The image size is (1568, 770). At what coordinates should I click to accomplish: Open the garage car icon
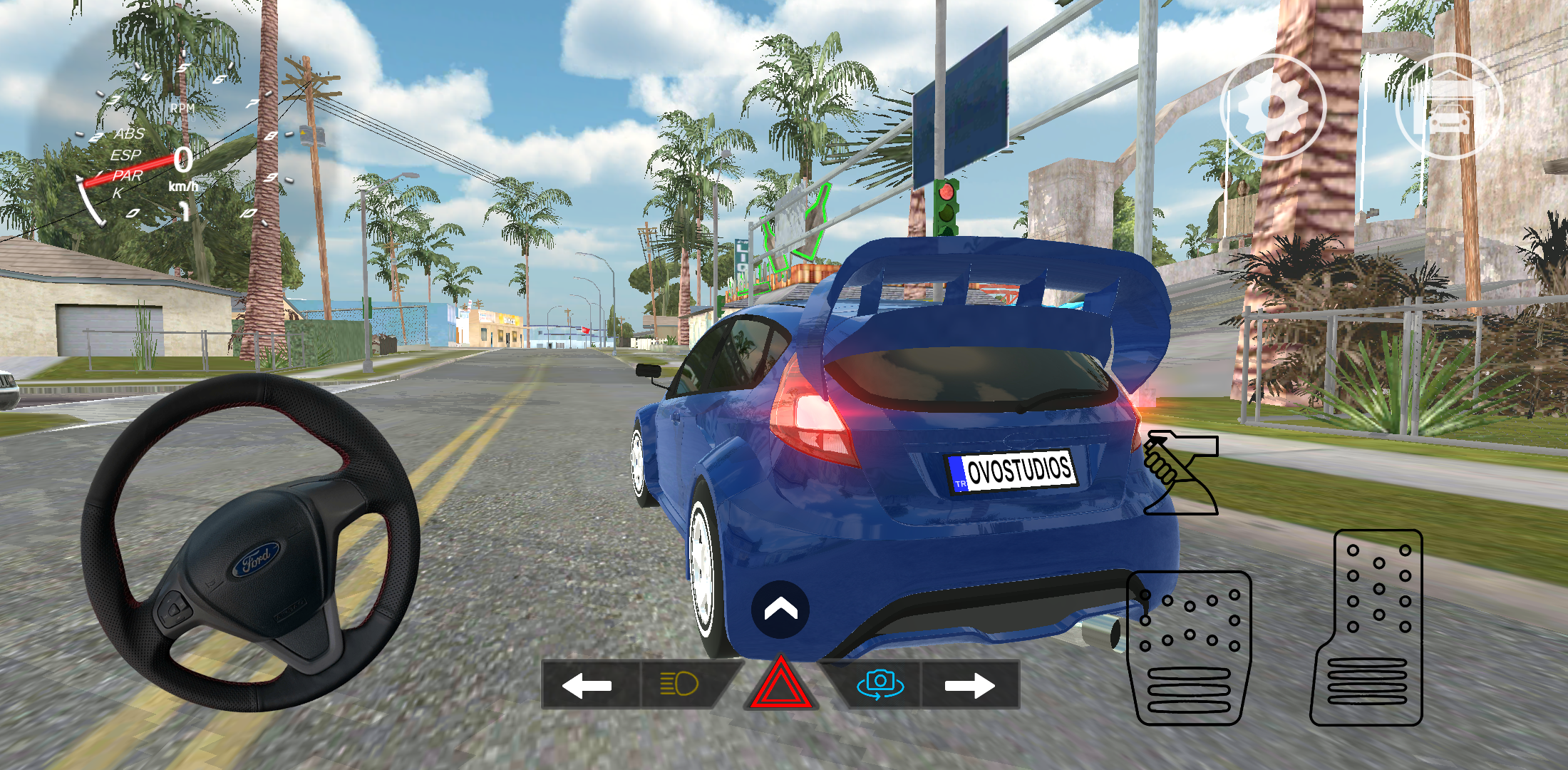pos(1448,107)
